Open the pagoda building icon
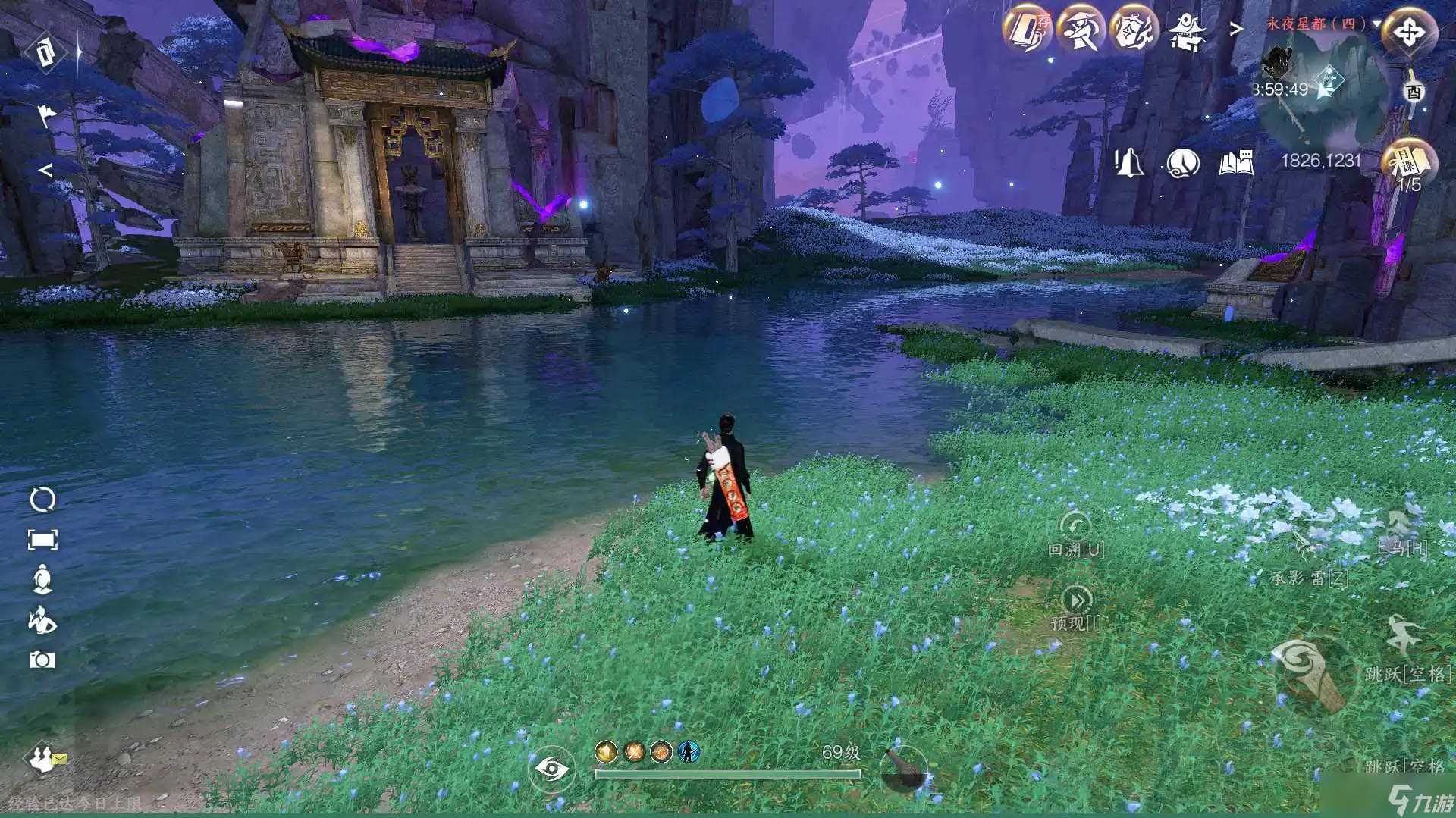1456x818 pixels. coord(1186,31)
